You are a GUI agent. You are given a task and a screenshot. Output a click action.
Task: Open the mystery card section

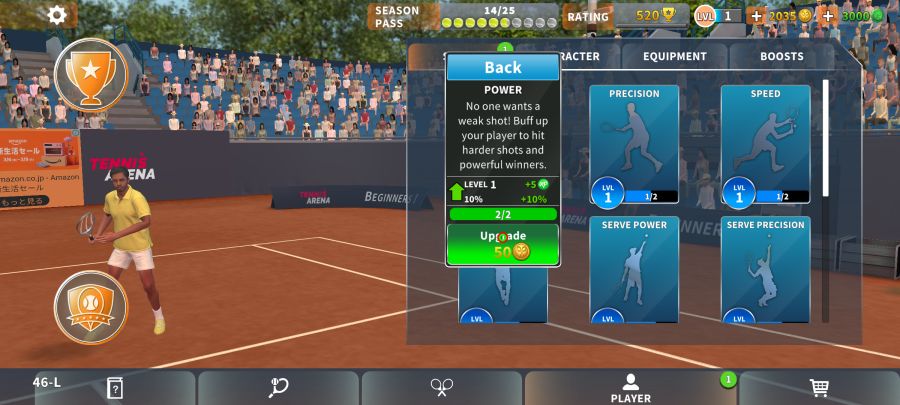[115, 388]
